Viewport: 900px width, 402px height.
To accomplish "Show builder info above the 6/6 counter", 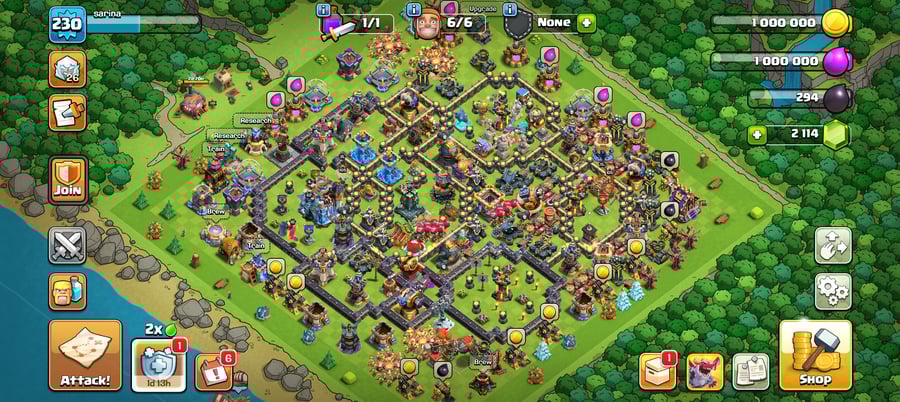I will tap(414, 9).
